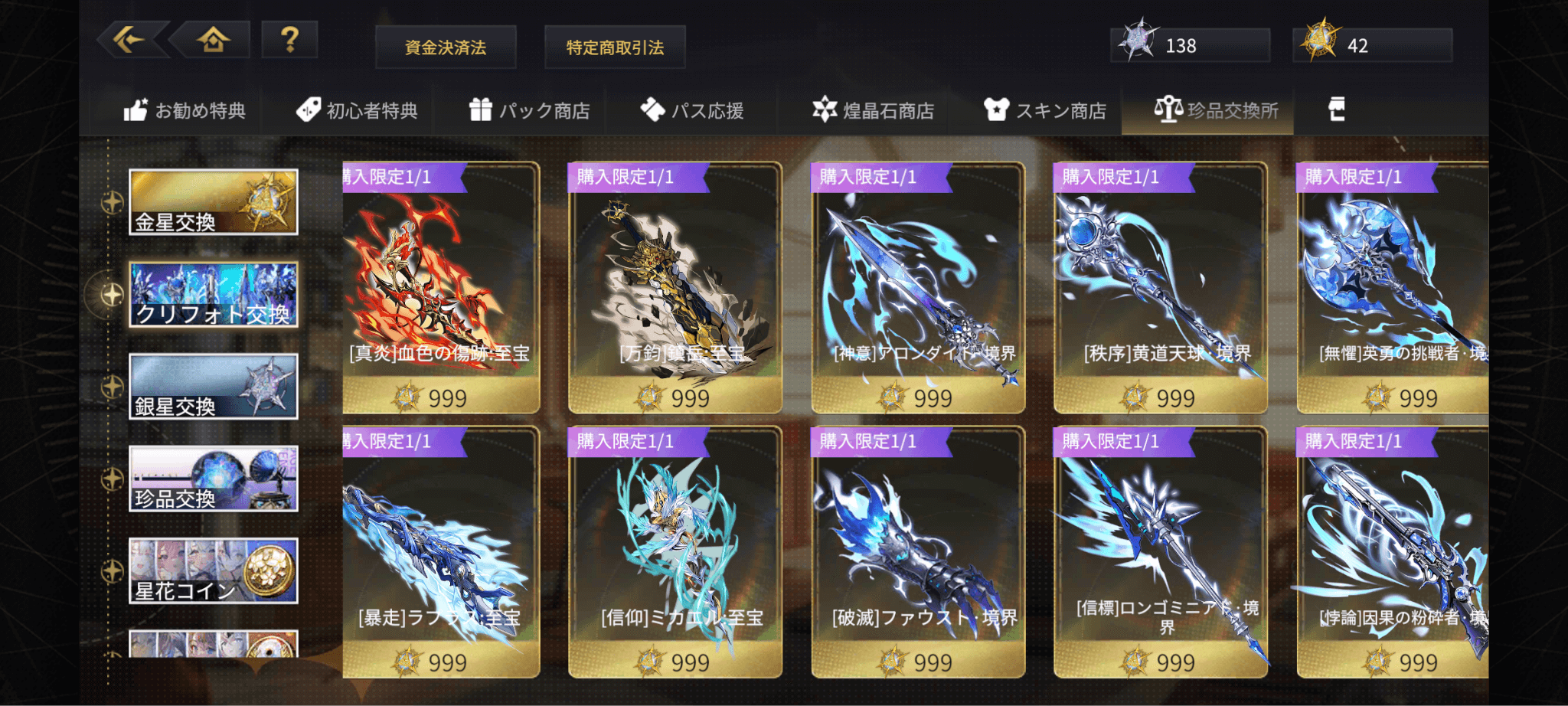The width and height of the screenshot is (1568, 706).
Task: Pick the [破滅]ファウスト gauntlet card
Action: [x=917, y=552]
